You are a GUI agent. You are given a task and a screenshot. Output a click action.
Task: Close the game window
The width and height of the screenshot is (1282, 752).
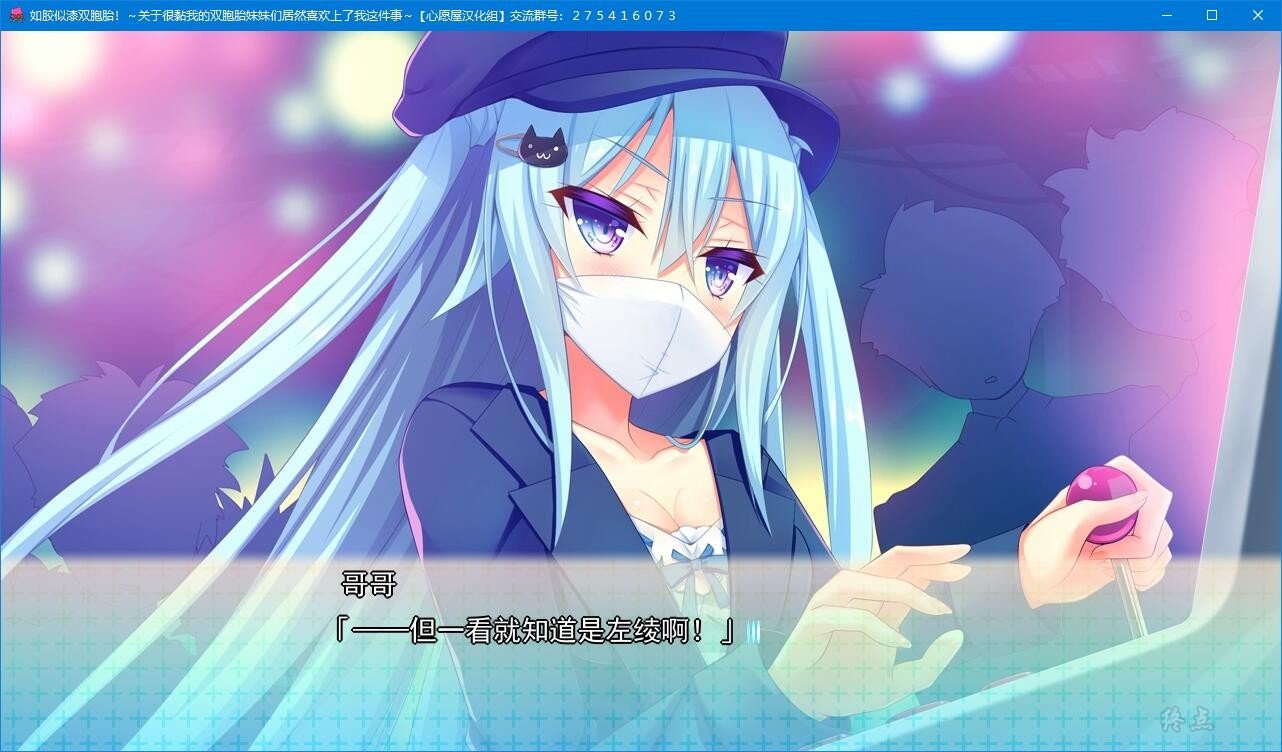coord(1258,15)
